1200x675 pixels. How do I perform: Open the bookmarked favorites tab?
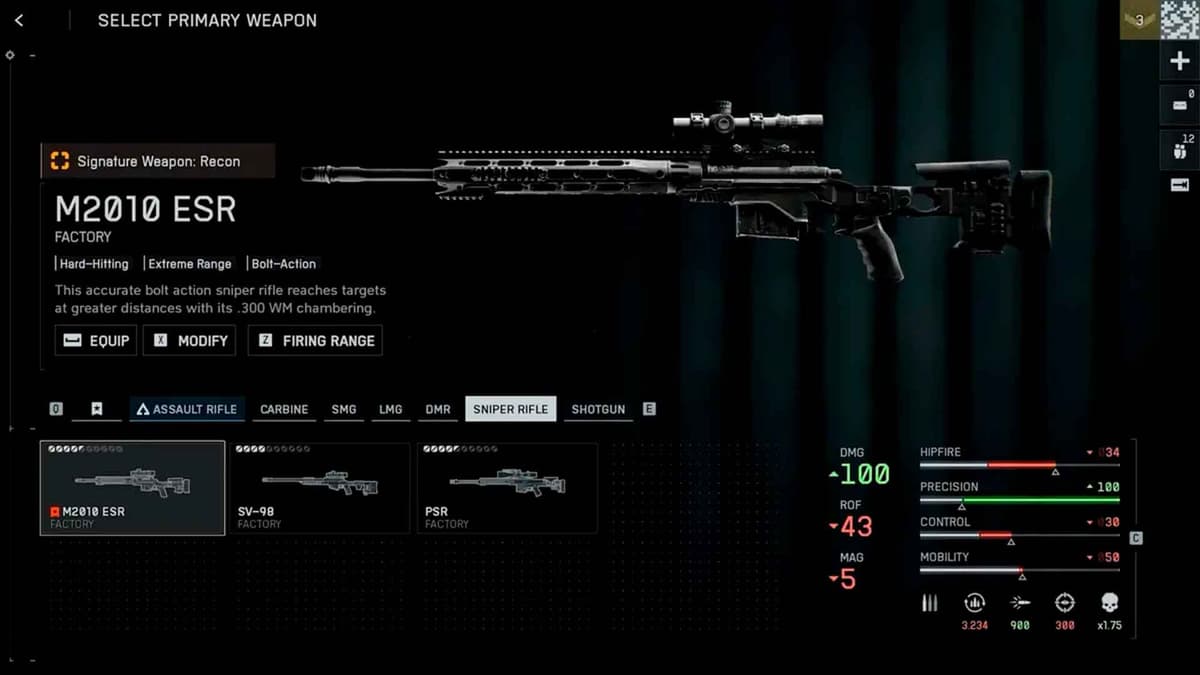tap(96, 409)
